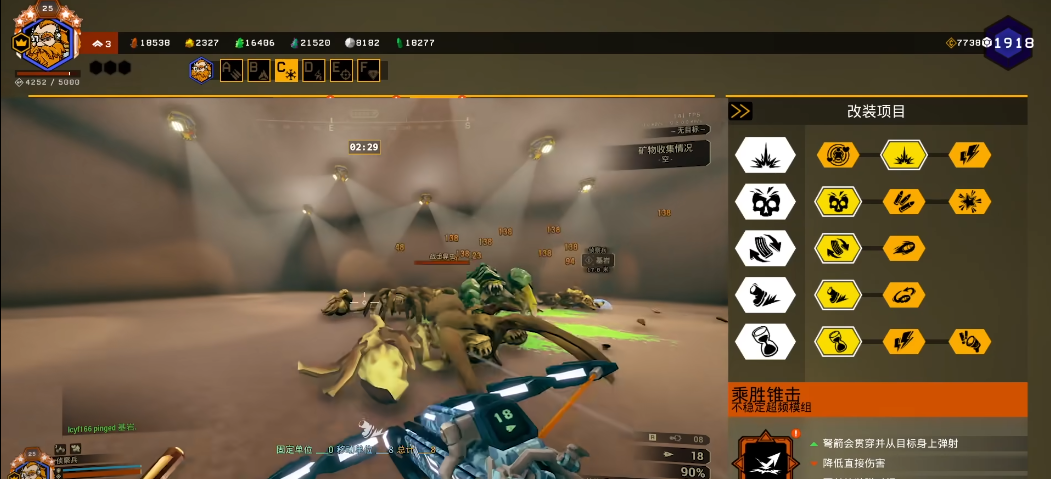
Task: Select loadout B
Action: 259,70
